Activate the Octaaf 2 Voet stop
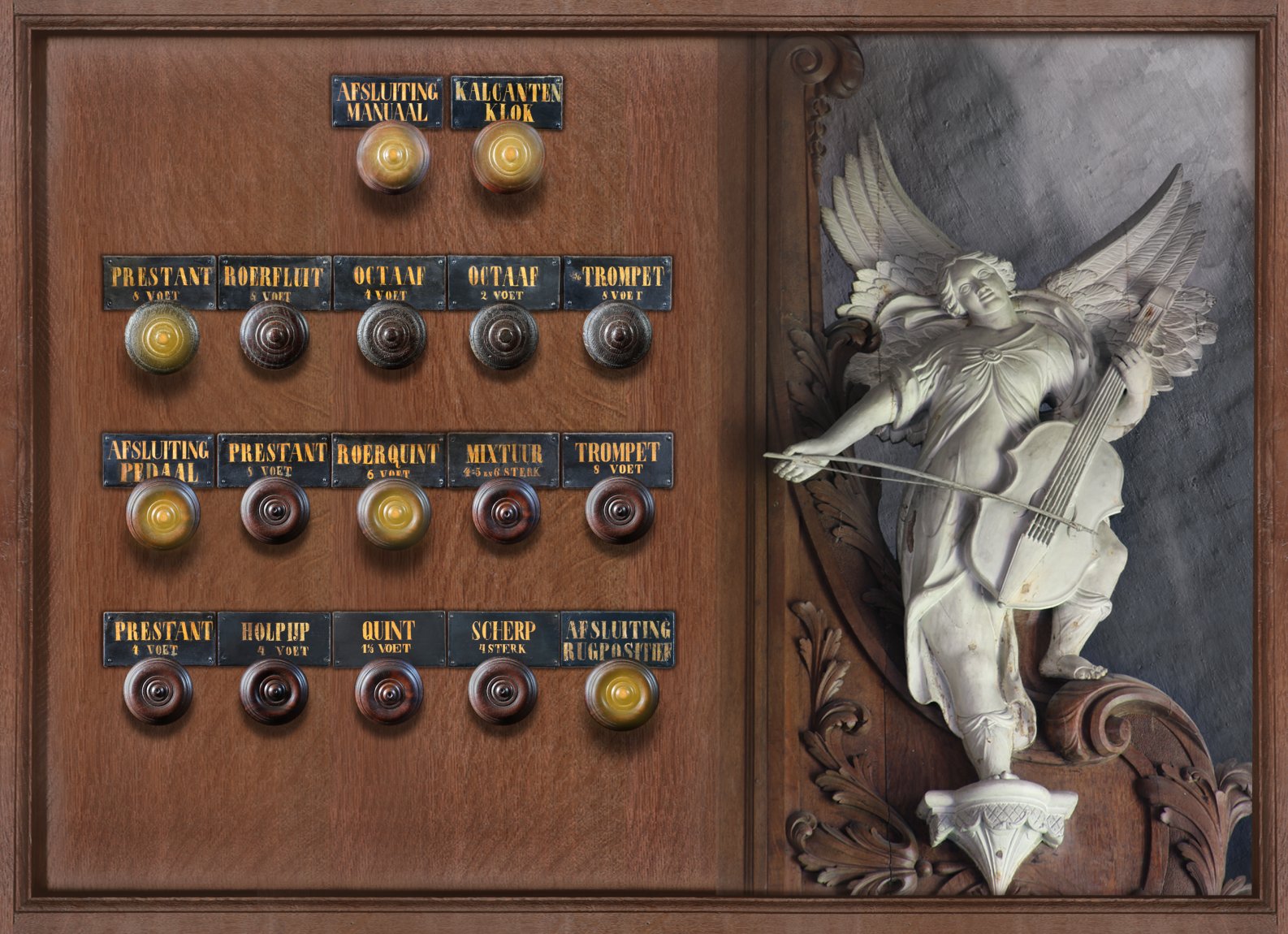 504,335
